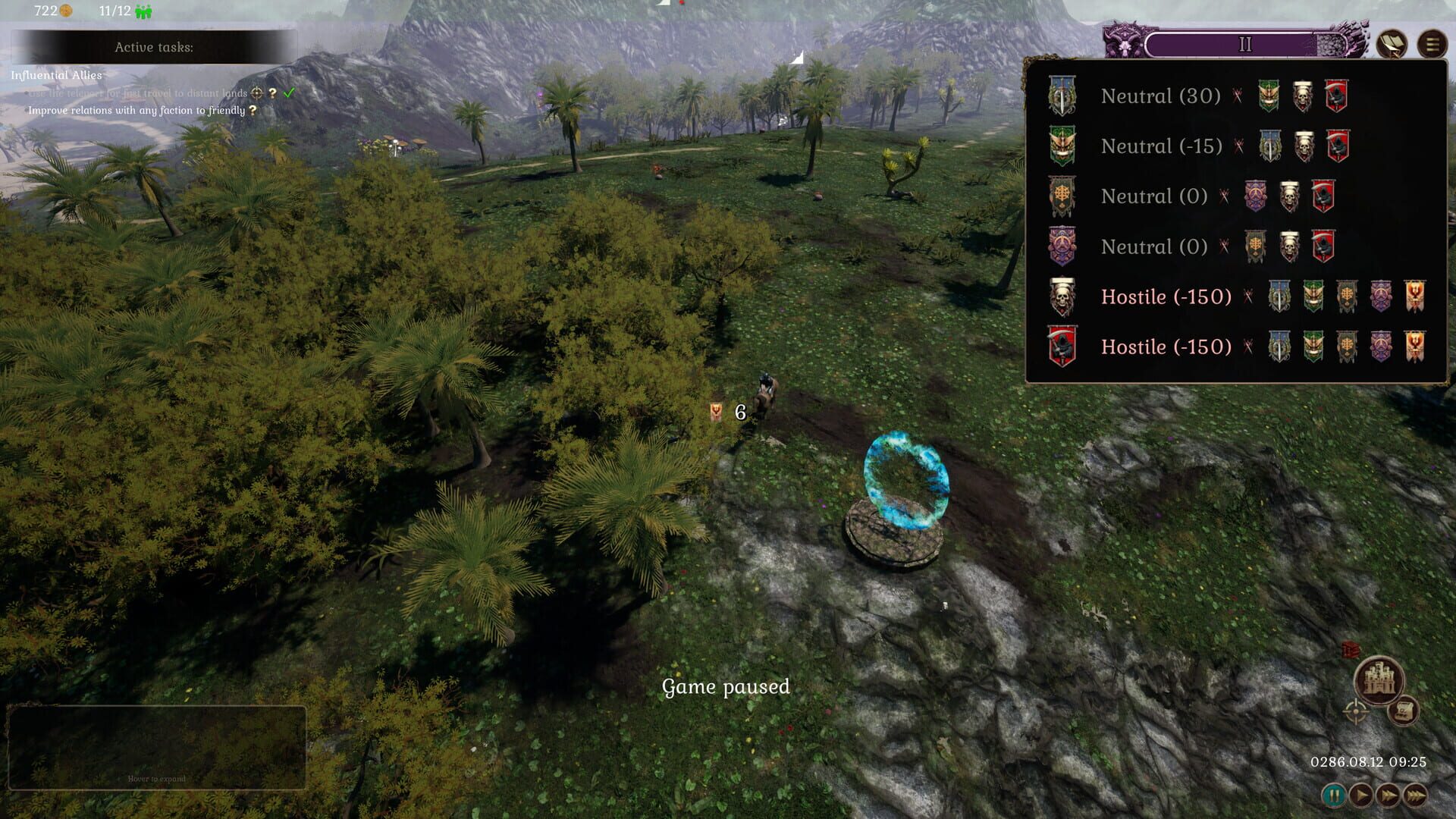Toggle war with crossed swords beside Neutral (30)
This screenshot has width=1456, height=819.
tap(1236, 96)
